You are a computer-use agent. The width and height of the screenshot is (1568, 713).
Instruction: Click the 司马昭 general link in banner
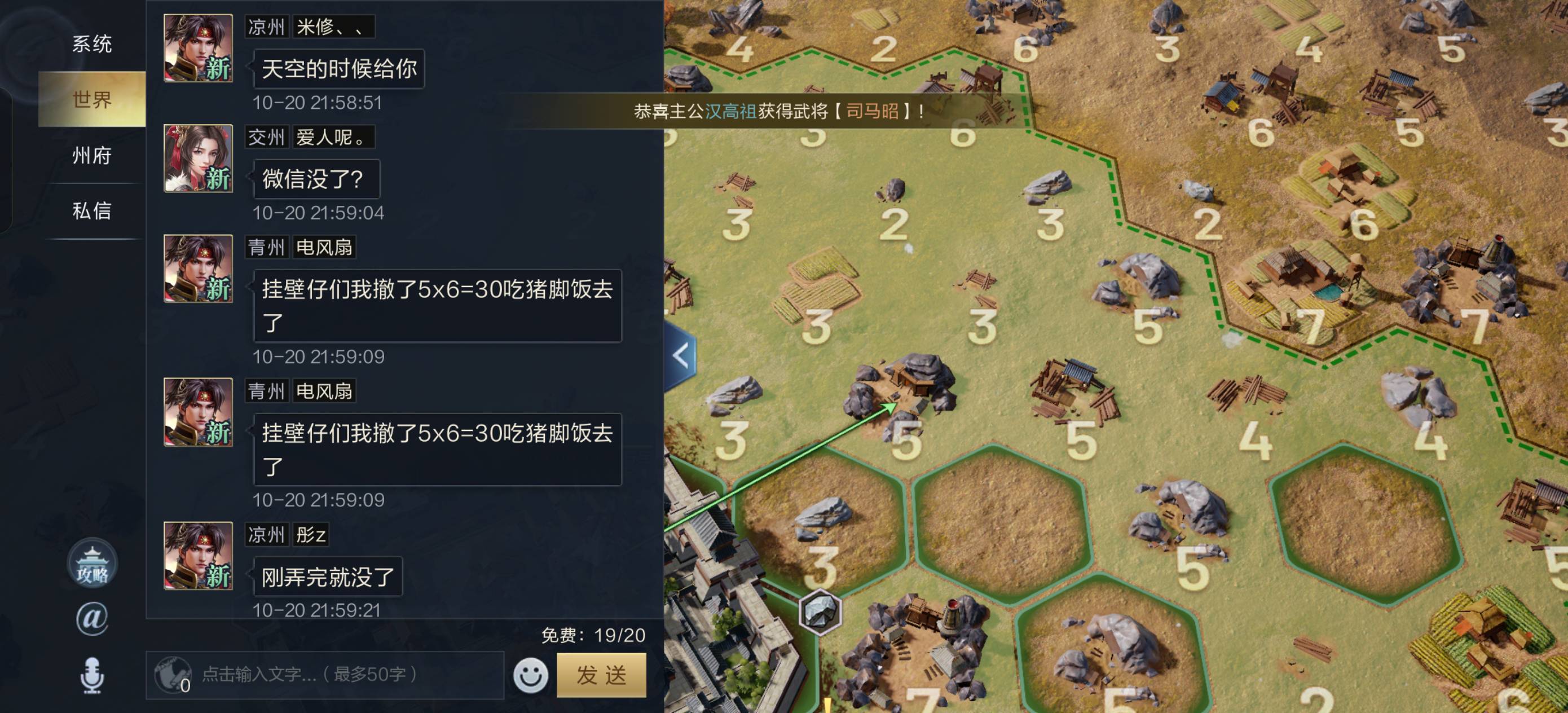tap(871, 112)
